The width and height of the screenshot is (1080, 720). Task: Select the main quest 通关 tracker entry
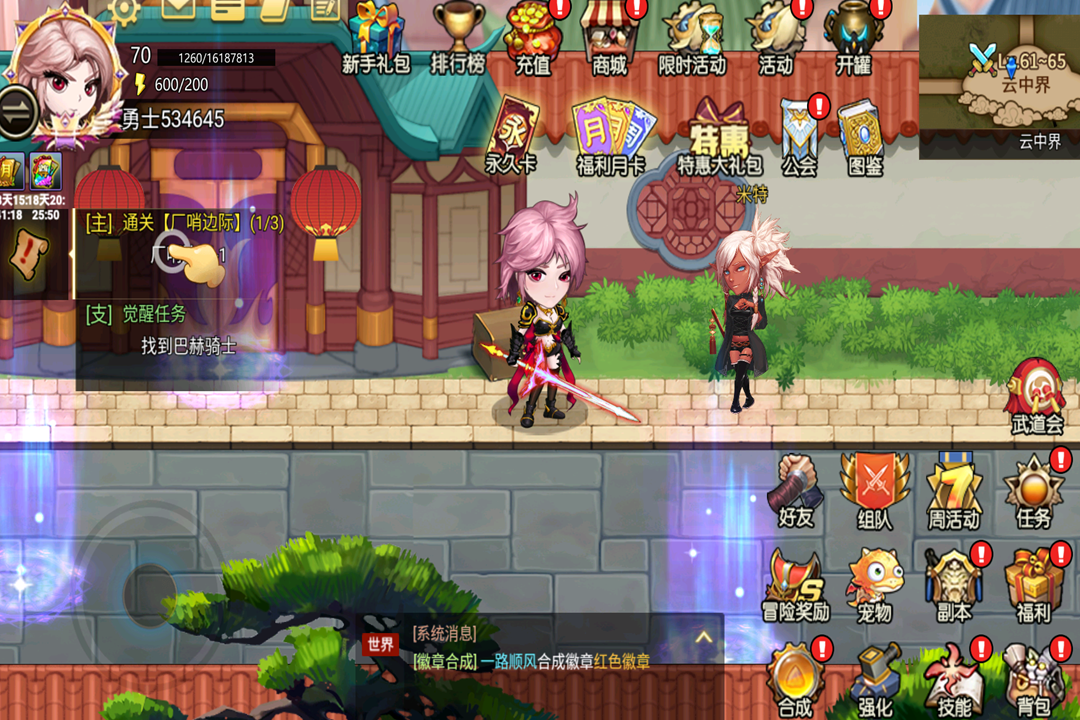pyautogui.click(x=185, y=223)
